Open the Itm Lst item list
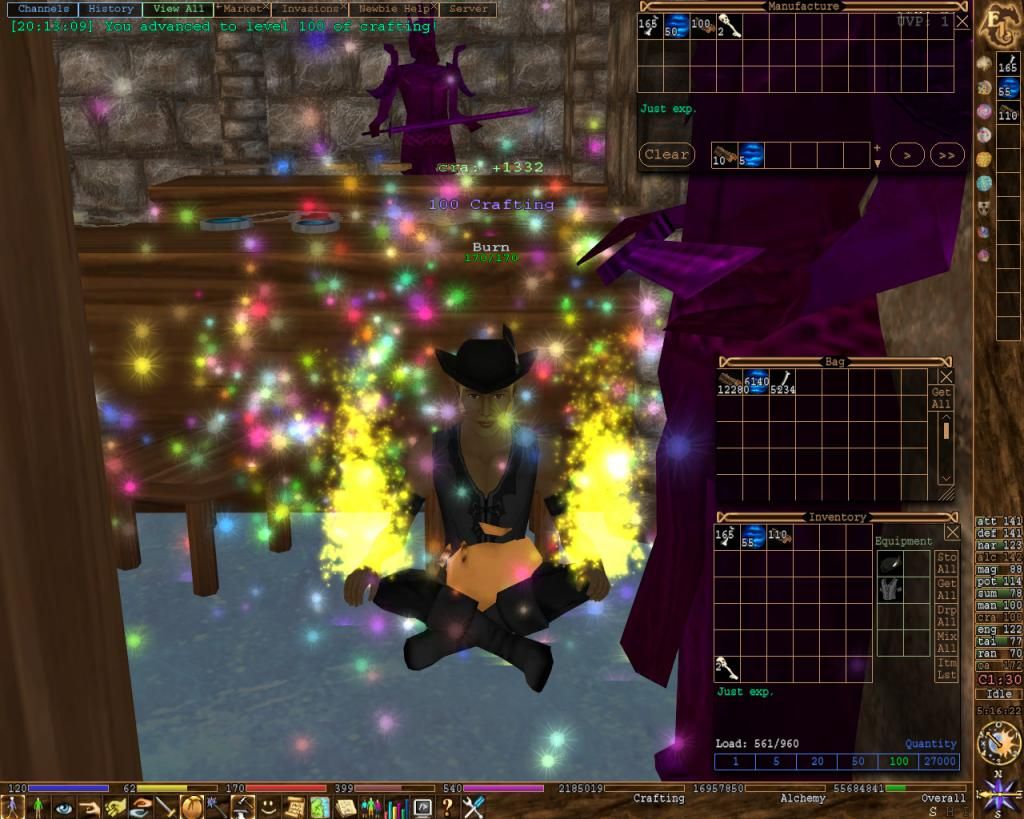 click(946, 670)
